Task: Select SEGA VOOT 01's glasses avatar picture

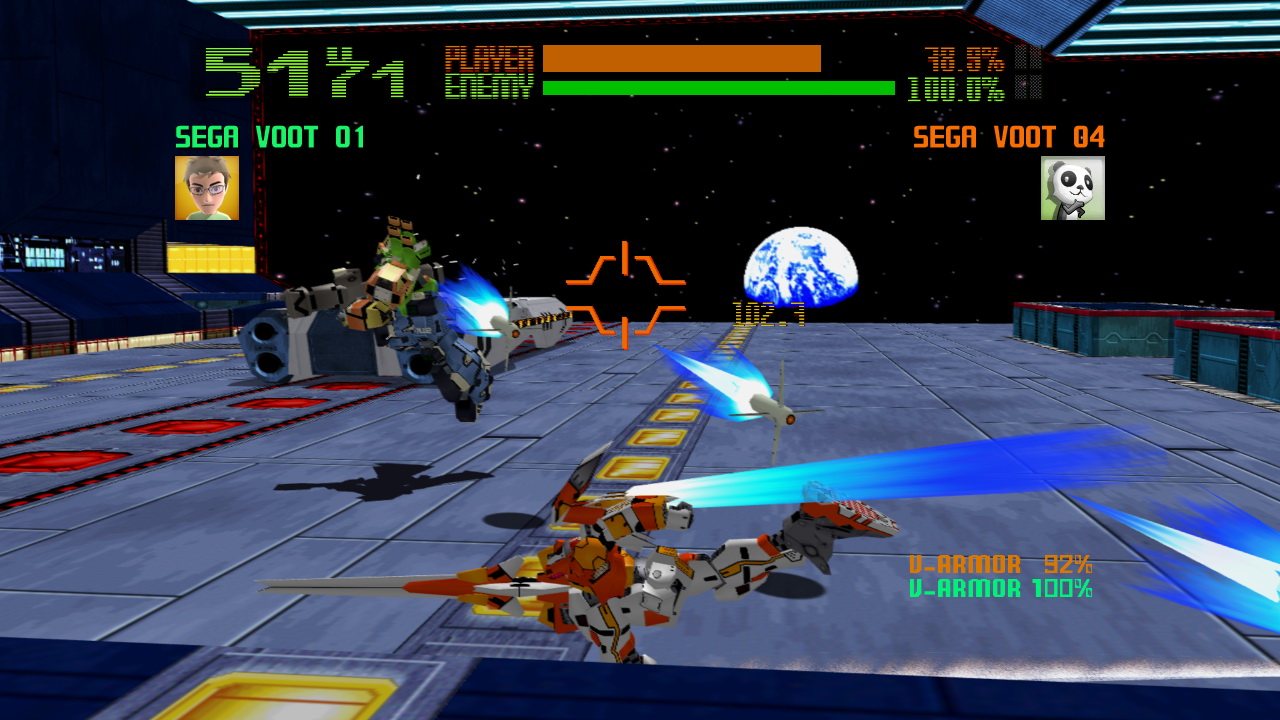Action: [x=207, y=188]
